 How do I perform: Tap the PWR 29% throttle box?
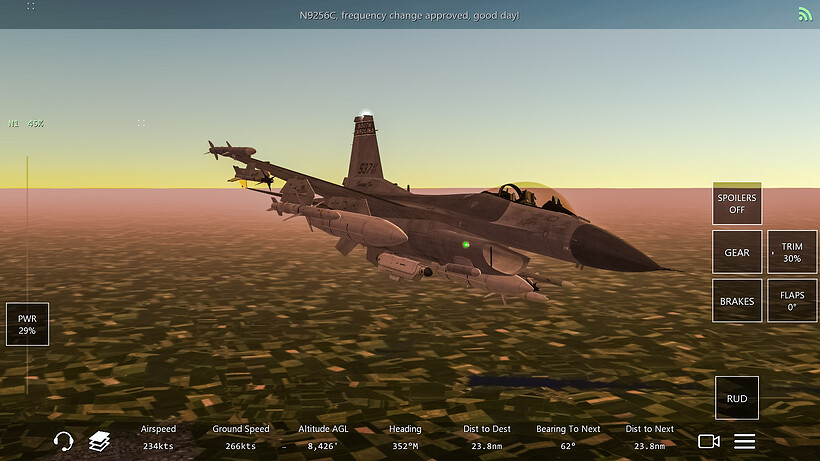click(27, 324)
